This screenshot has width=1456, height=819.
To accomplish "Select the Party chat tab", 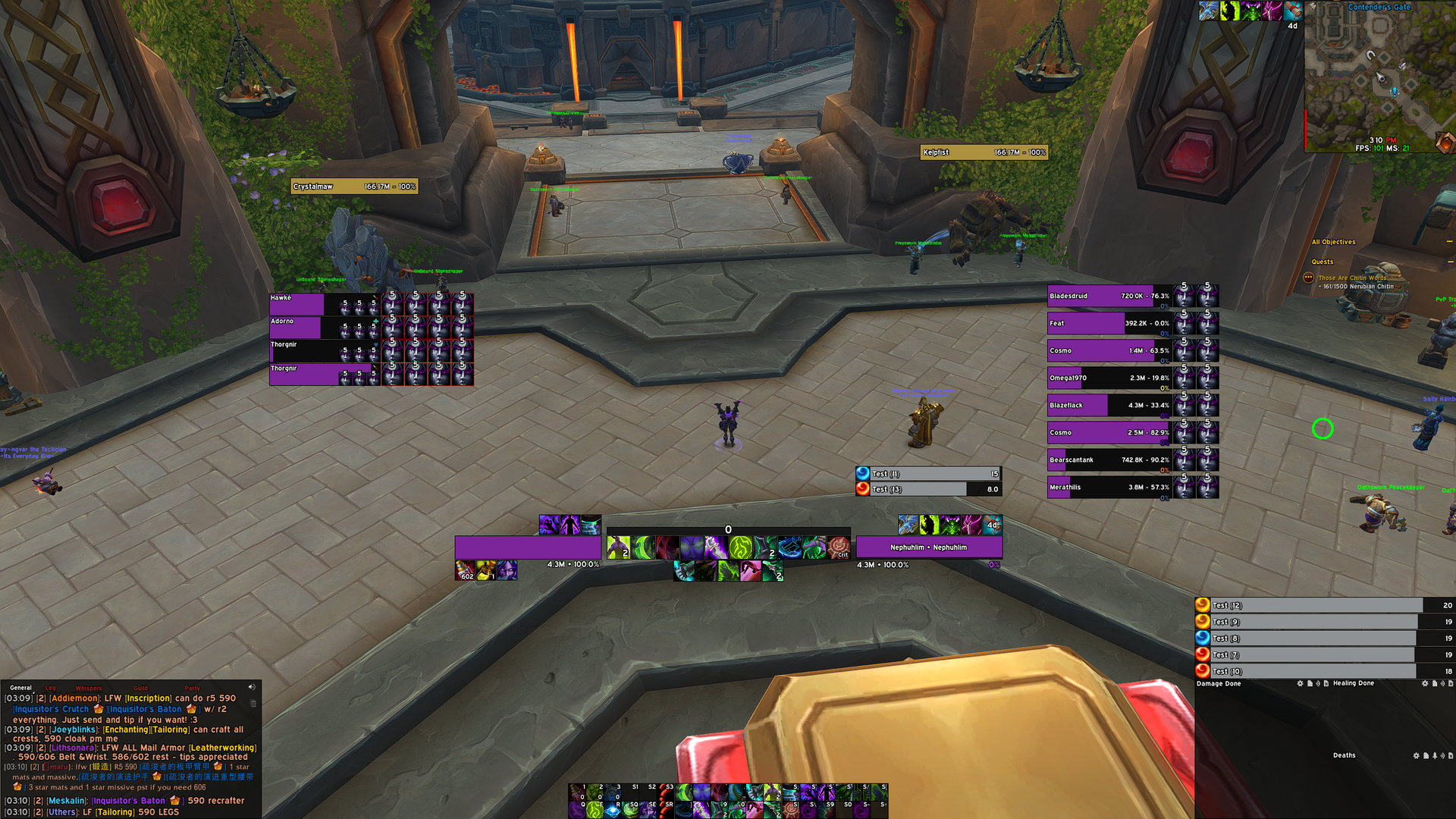I will pos(193,688).
